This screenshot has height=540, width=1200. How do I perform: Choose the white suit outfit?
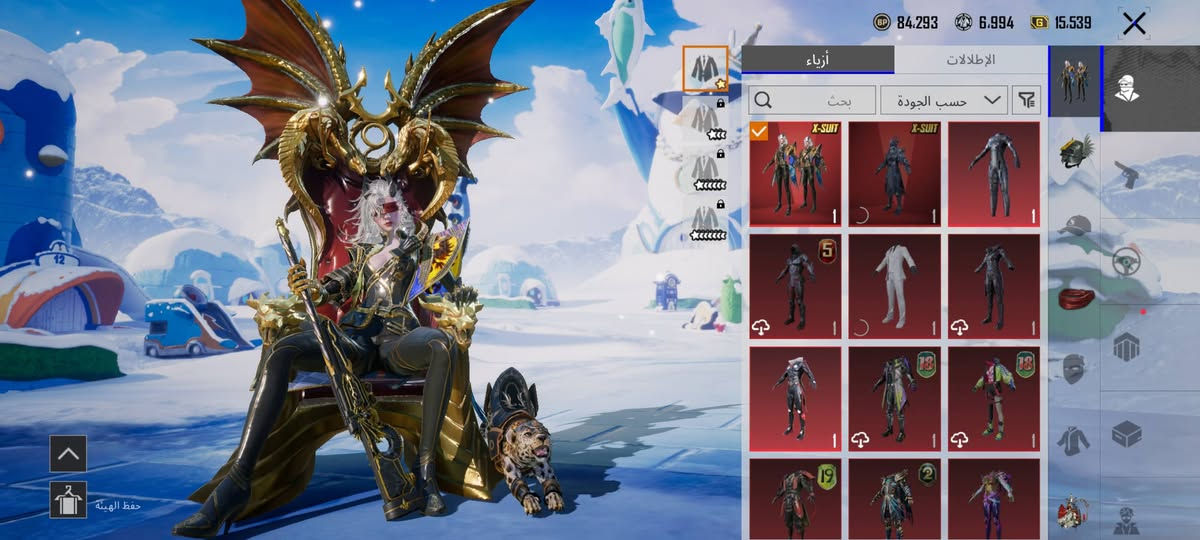(x=894, y=286)
